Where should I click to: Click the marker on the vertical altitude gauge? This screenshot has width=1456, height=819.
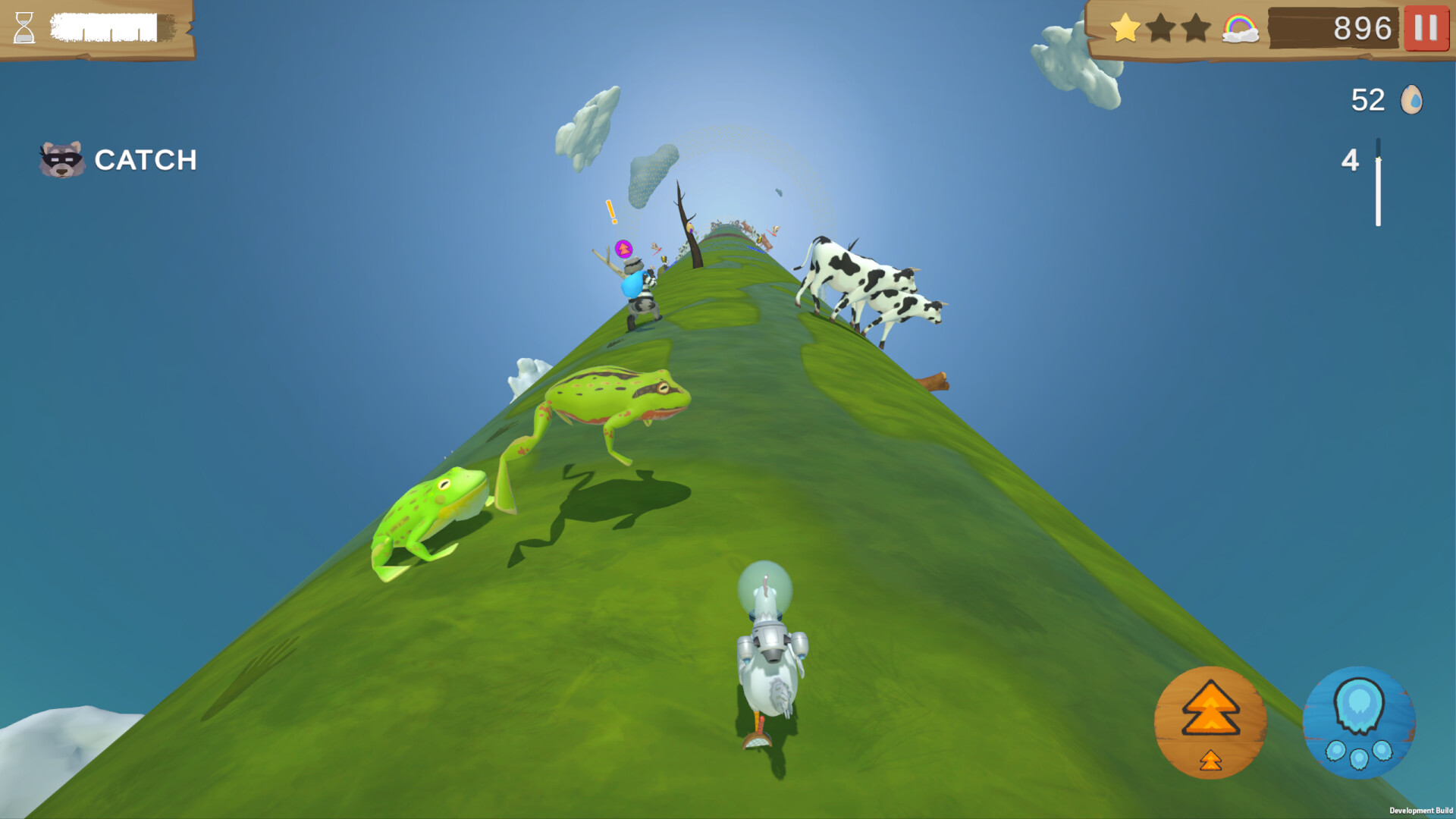(x=1376, y=159)
